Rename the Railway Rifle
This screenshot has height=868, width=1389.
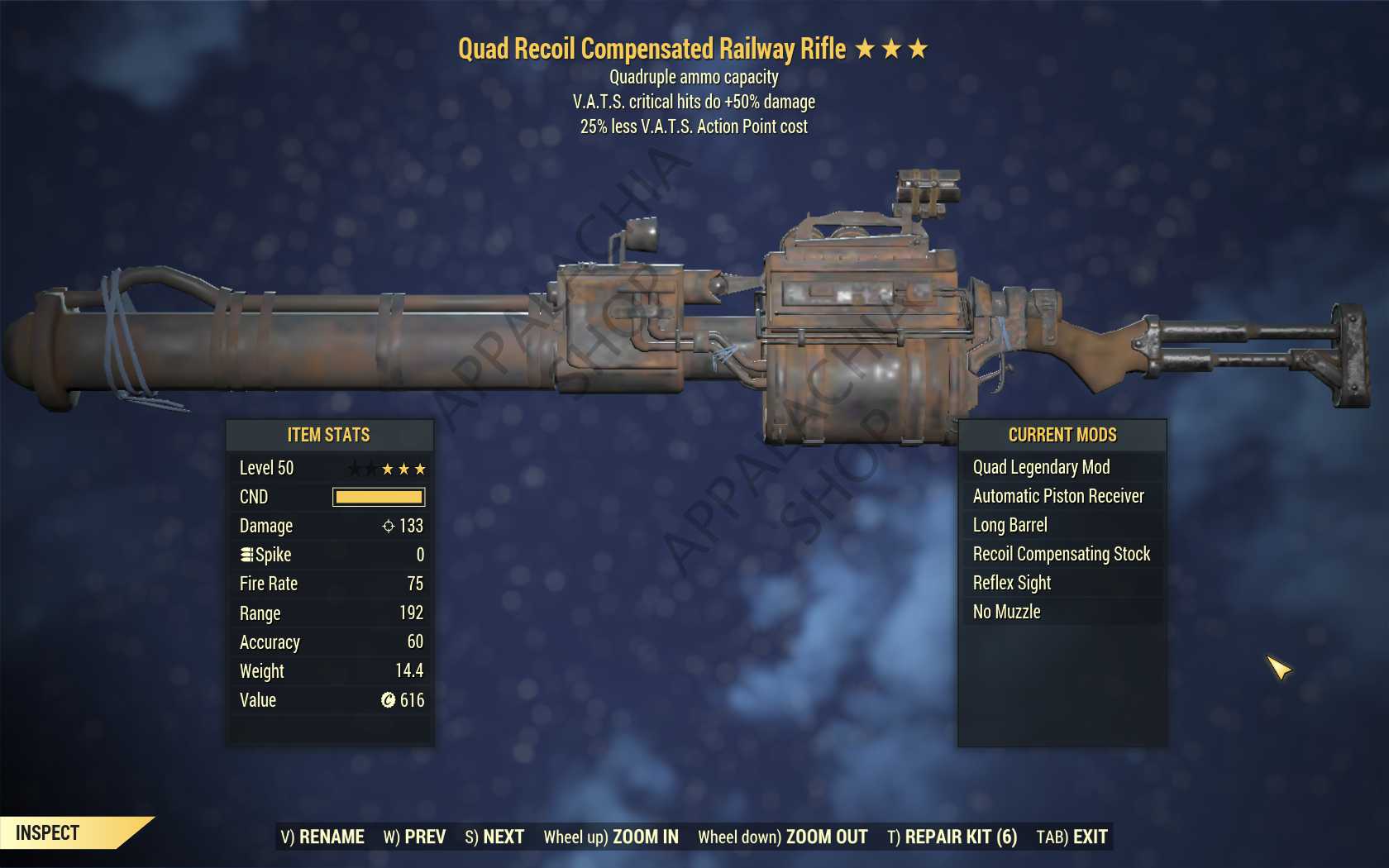coord(322,837)
